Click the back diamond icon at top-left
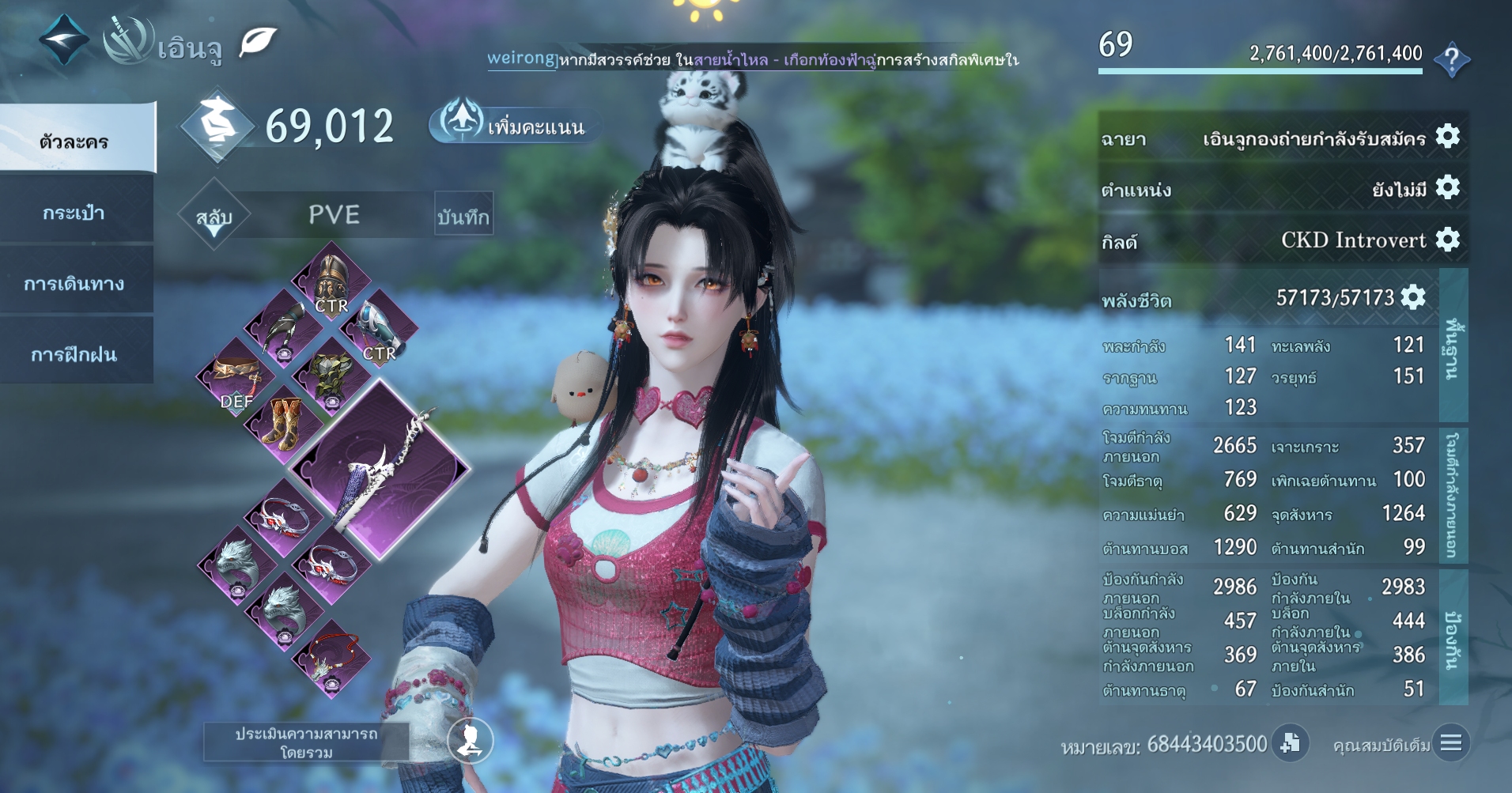 [x=64, y=40]
